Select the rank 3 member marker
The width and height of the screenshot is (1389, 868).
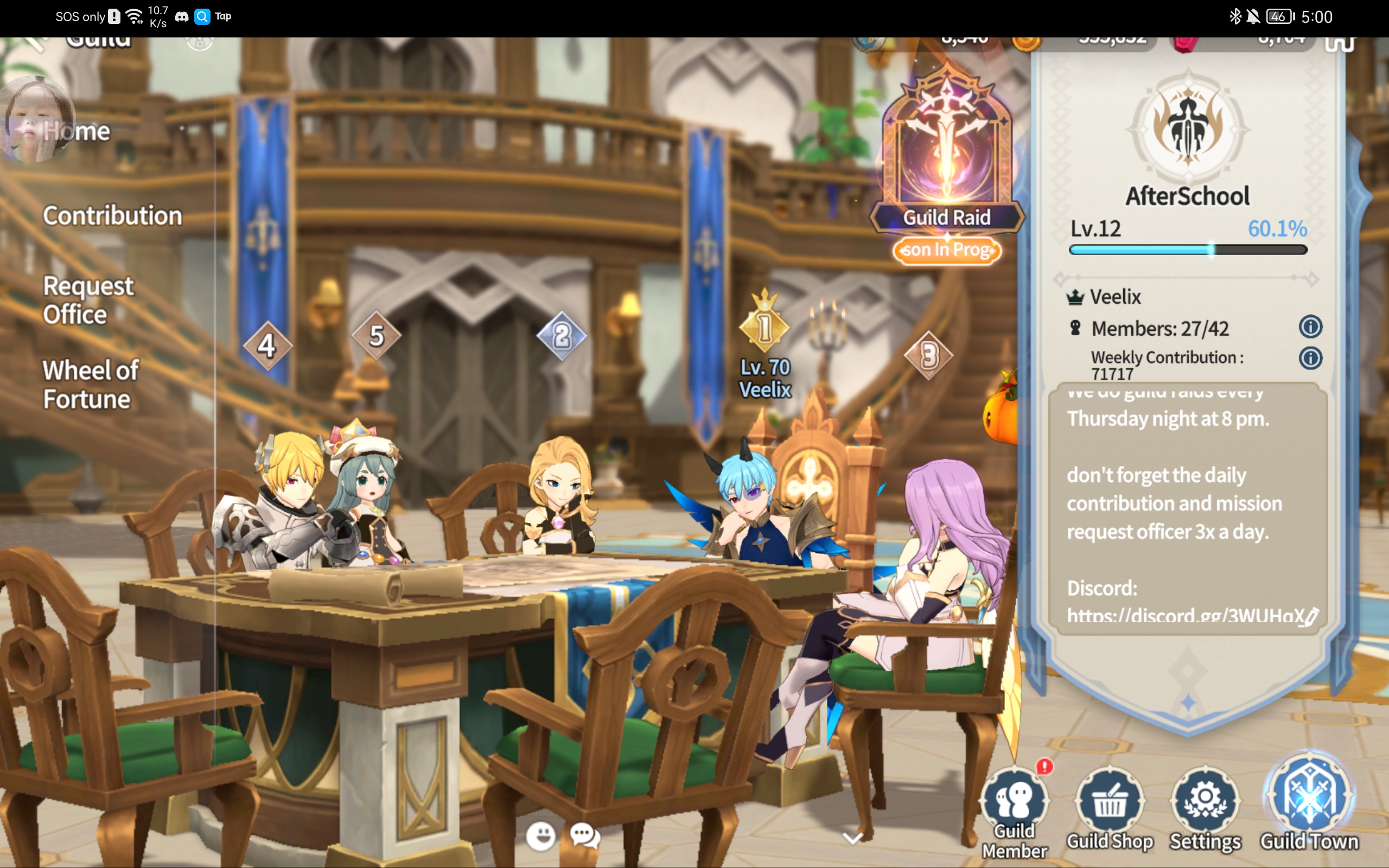929,356
